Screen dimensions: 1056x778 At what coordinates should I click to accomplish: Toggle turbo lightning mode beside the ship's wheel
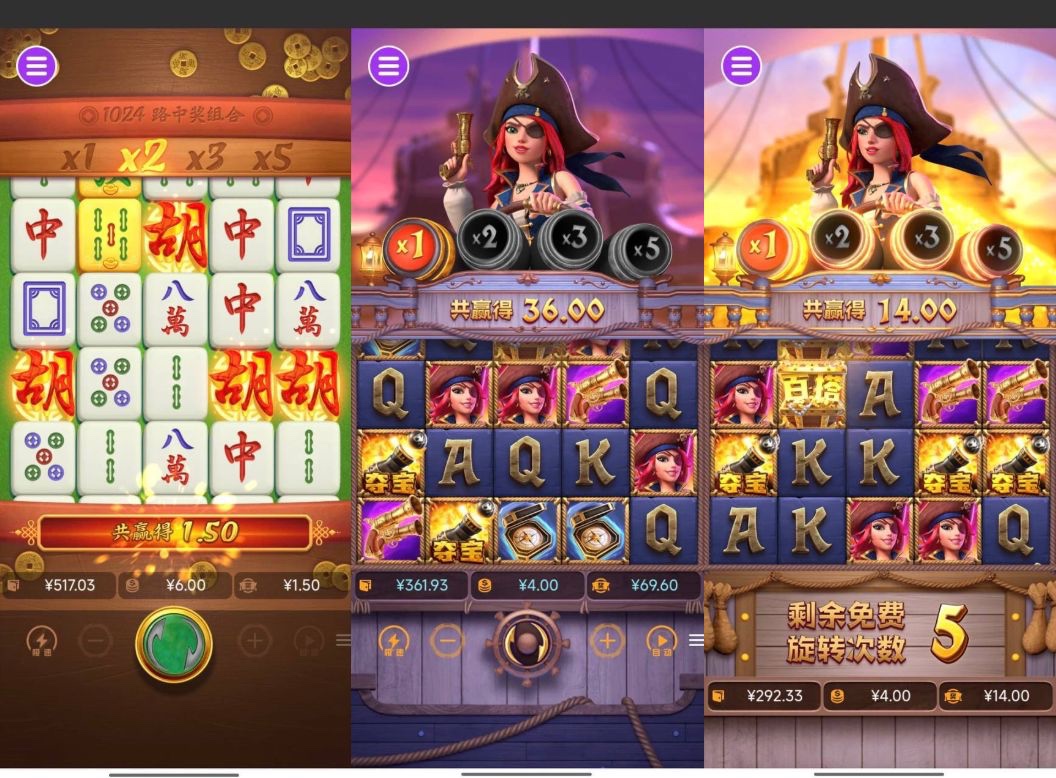[x=393, y=641]
